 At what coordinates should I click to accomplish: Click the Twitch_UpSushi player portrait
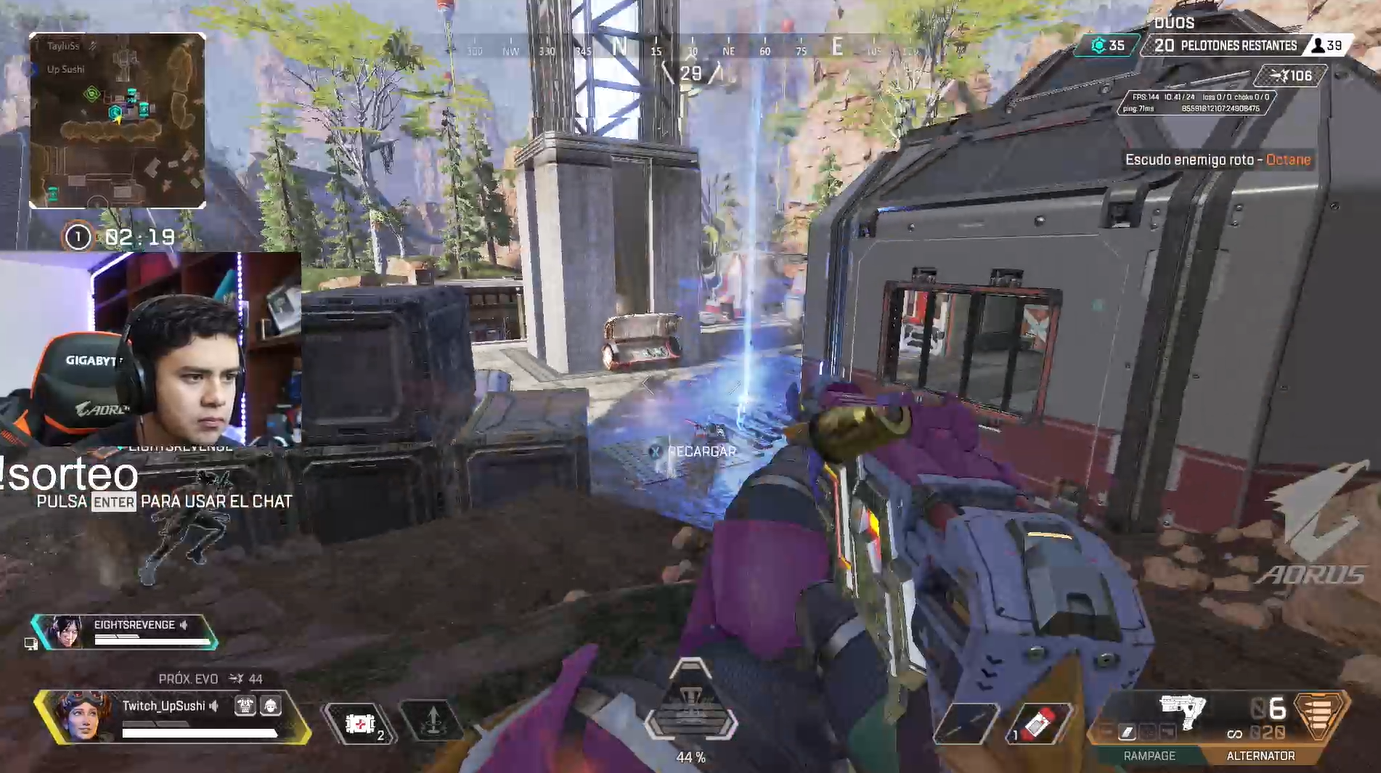81,714
